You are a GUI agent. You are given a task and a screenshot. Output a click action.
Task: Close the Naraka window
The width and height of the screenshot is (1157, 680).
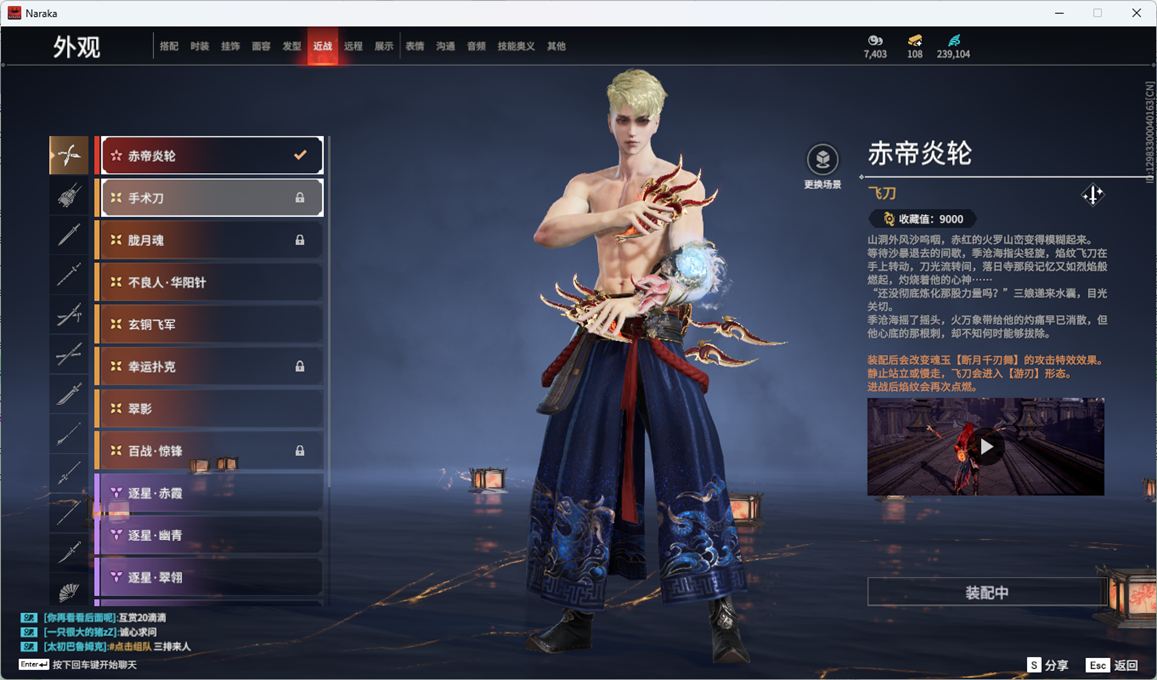point(1136,13)
